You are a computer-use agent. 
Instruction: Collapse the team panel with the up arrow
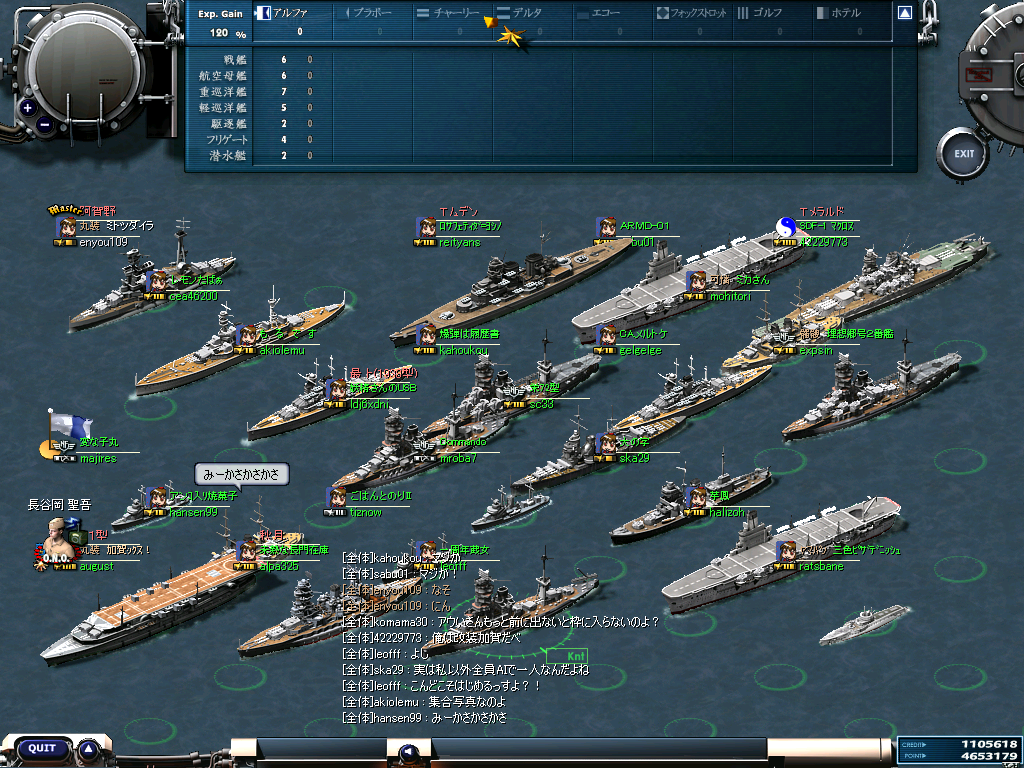(x=904, y=13)
